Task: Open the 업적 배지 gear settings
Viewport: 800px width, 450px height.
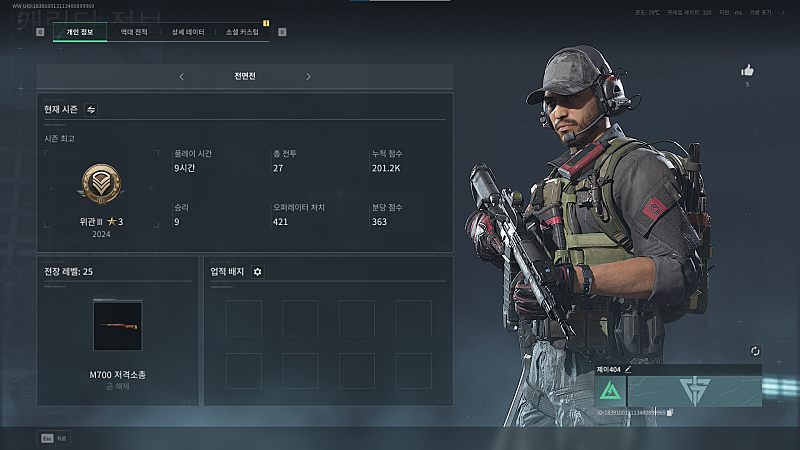Action: (258, 271)
